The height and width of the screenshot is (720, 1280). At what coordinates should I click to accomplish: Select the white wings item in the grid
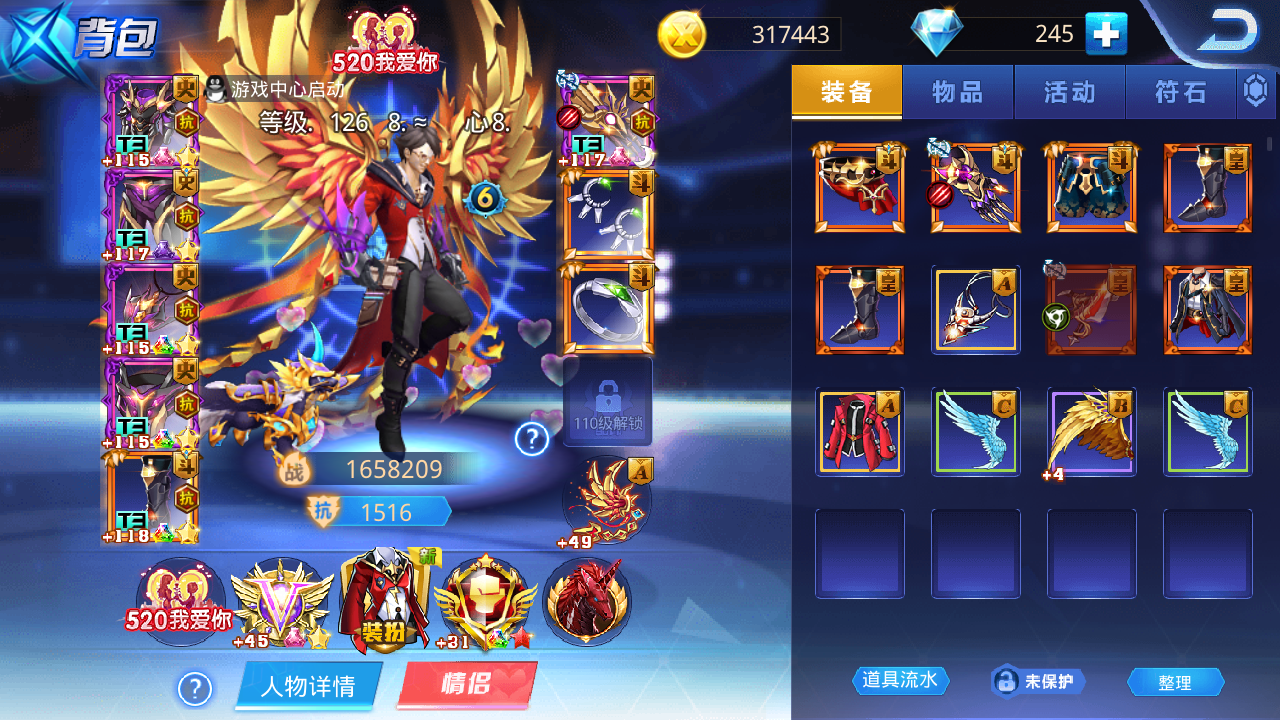975,430
